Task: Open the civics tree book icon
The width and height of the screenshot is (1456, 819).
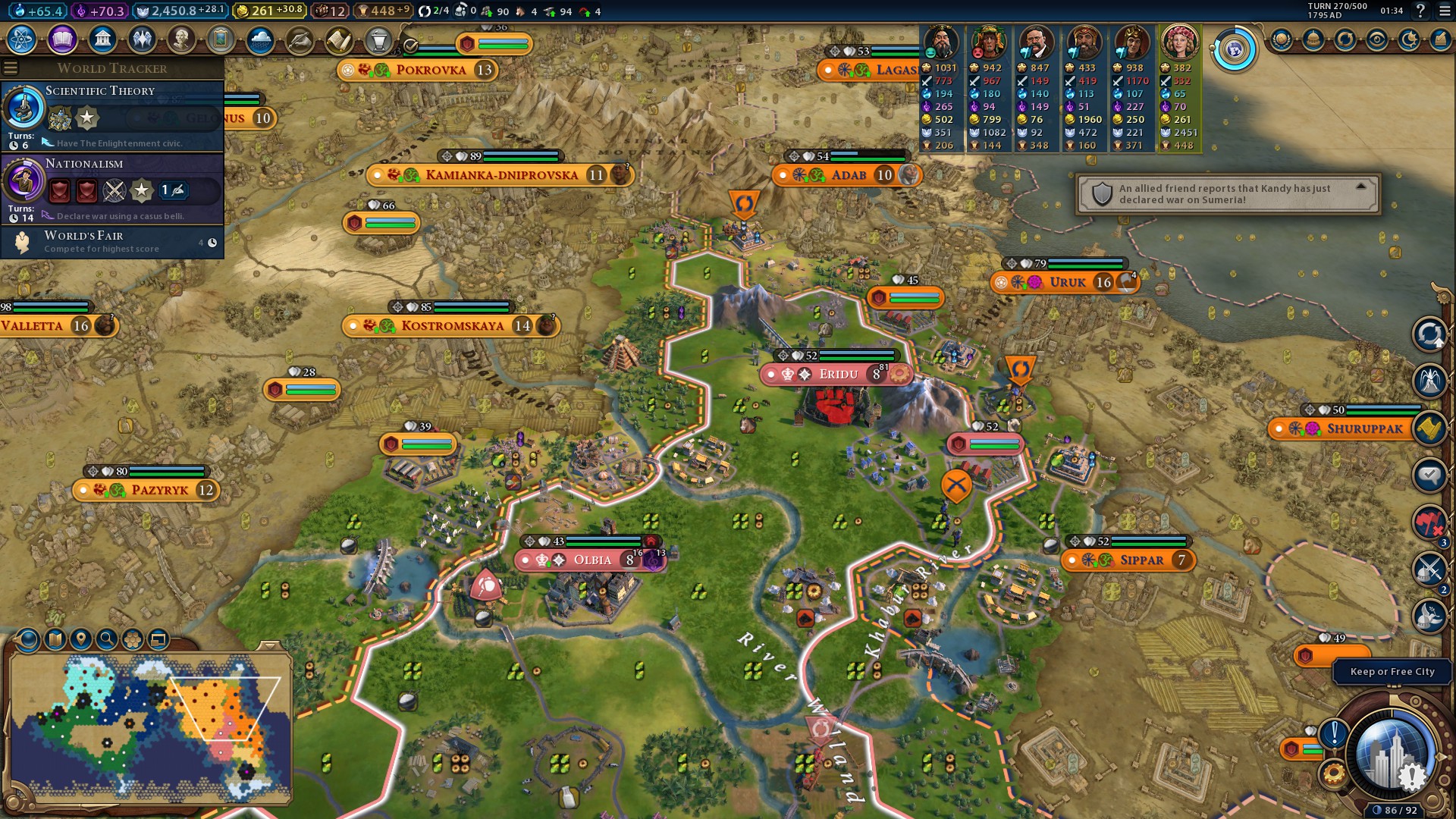Action: click(x=62, y=39)
